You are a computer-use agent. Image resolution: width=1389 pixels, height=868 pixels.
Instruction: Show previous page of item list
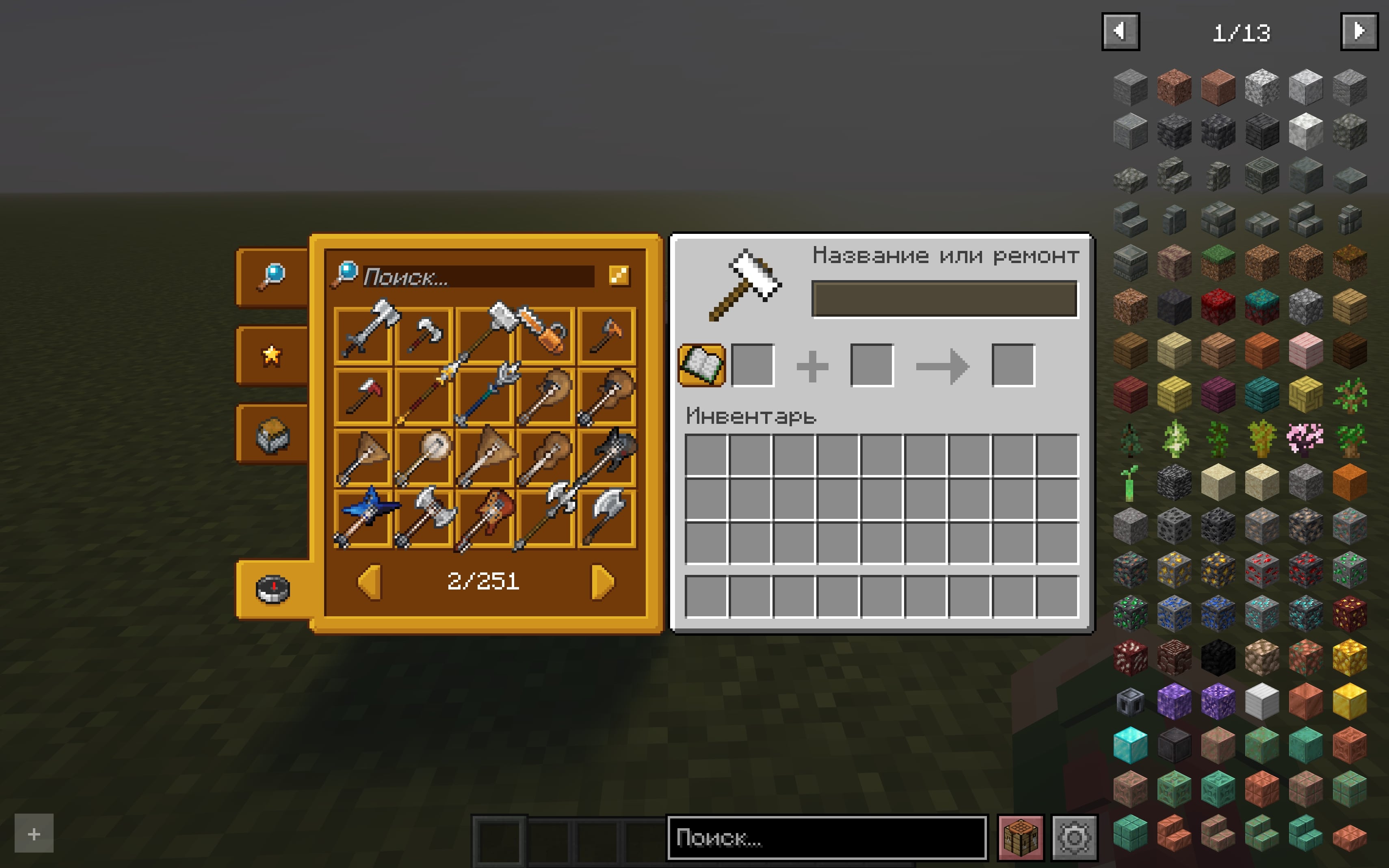coord(1120,32)
